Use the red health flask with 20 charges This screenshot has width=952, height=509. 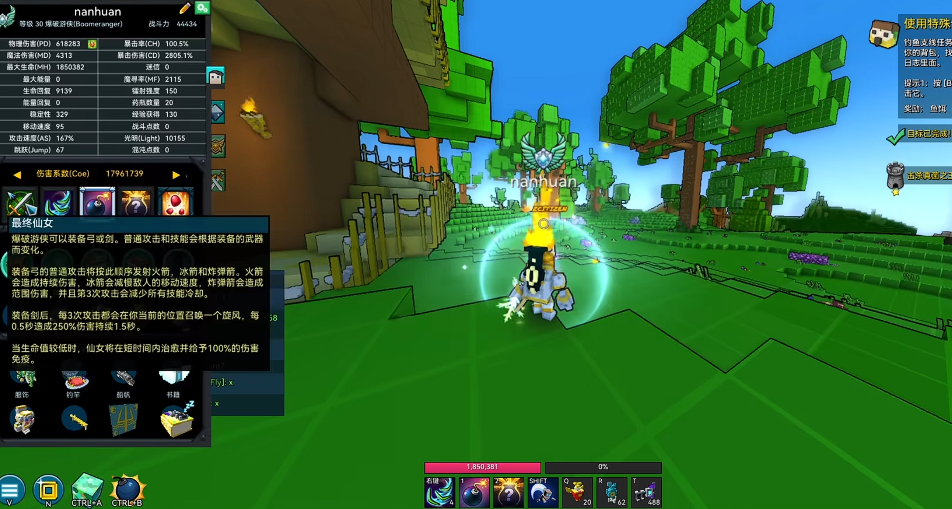tap(577, 492)
